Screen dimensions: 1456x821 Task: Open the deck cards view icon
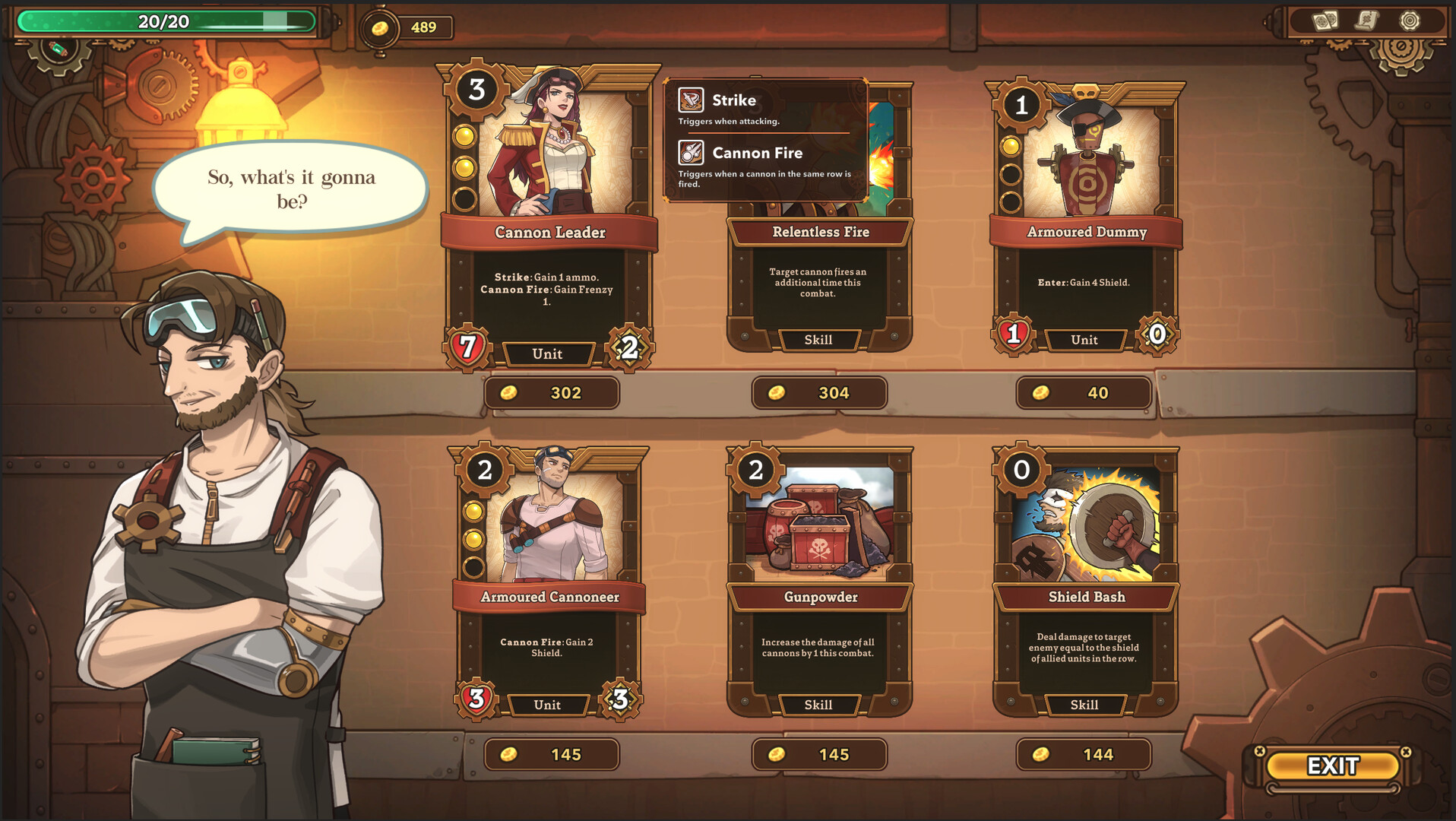click(1325, 21)
